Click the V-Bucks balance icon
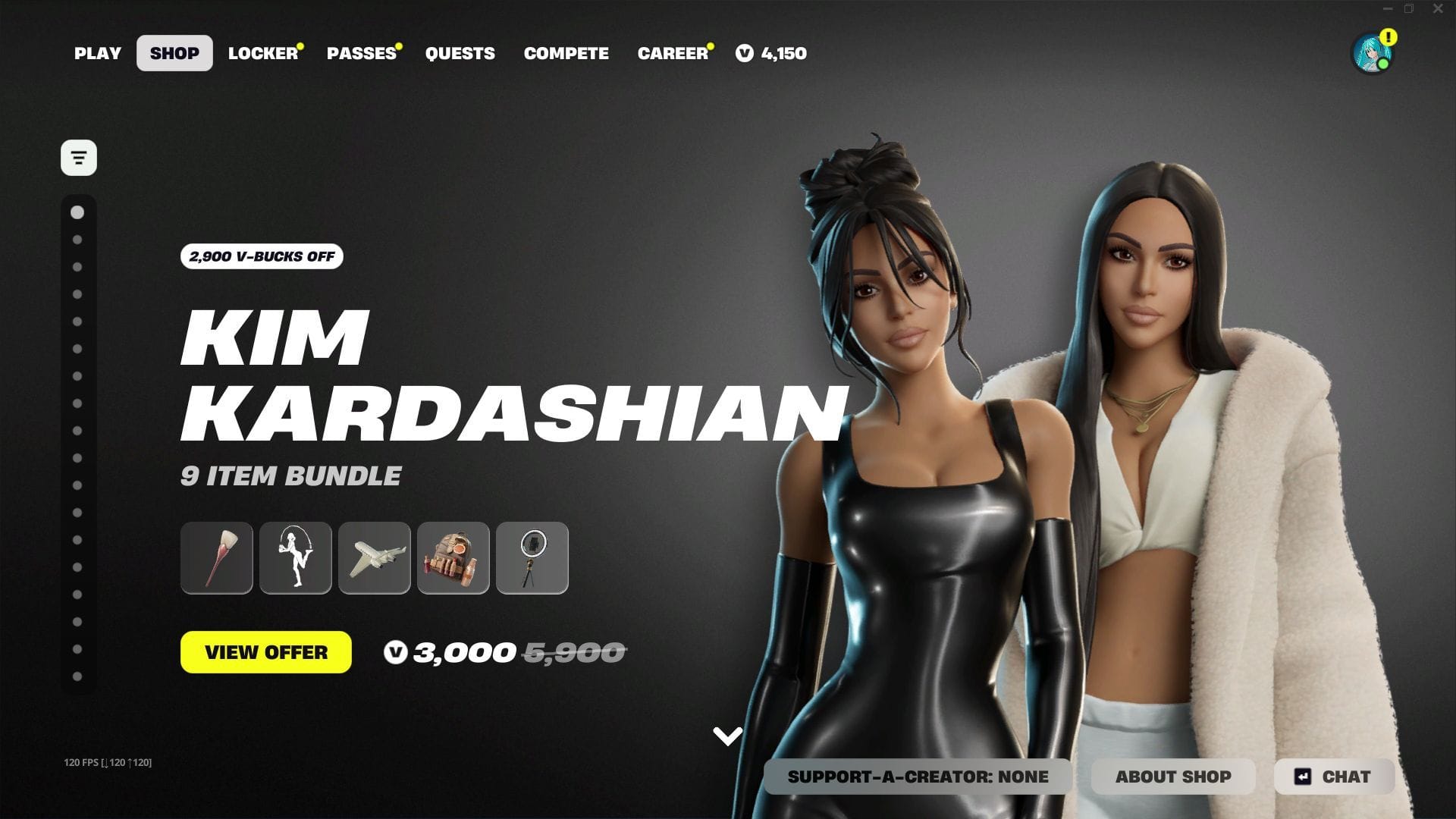This screenshot has height=819, width=1456. [x=744, y=53]
